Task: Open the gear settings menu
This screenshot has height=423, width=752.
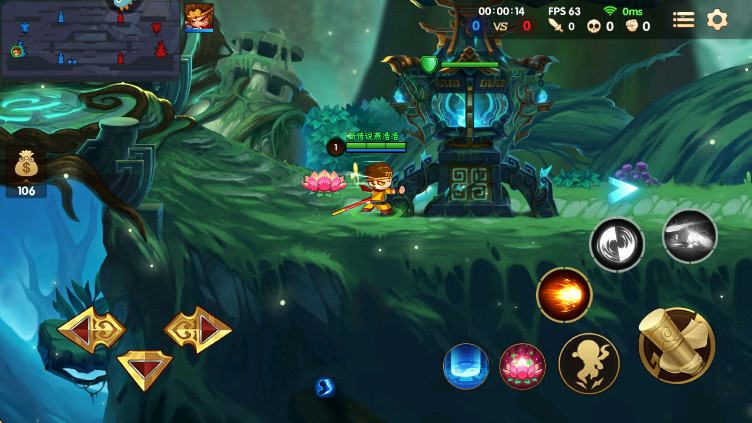Action: tap(717, 19)
